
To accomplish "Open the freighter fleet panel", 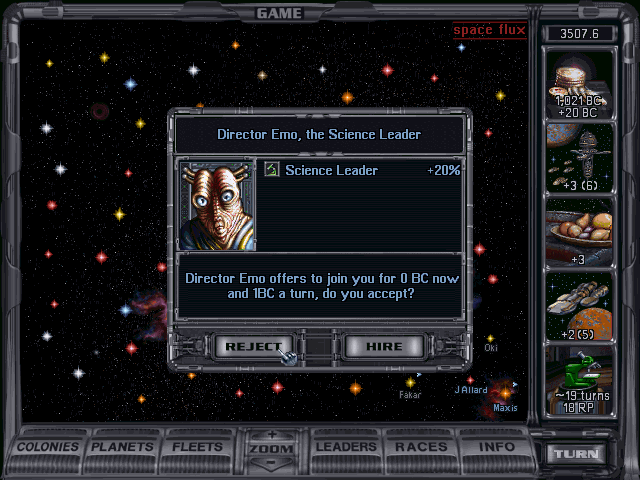I will tap(576, 305).
